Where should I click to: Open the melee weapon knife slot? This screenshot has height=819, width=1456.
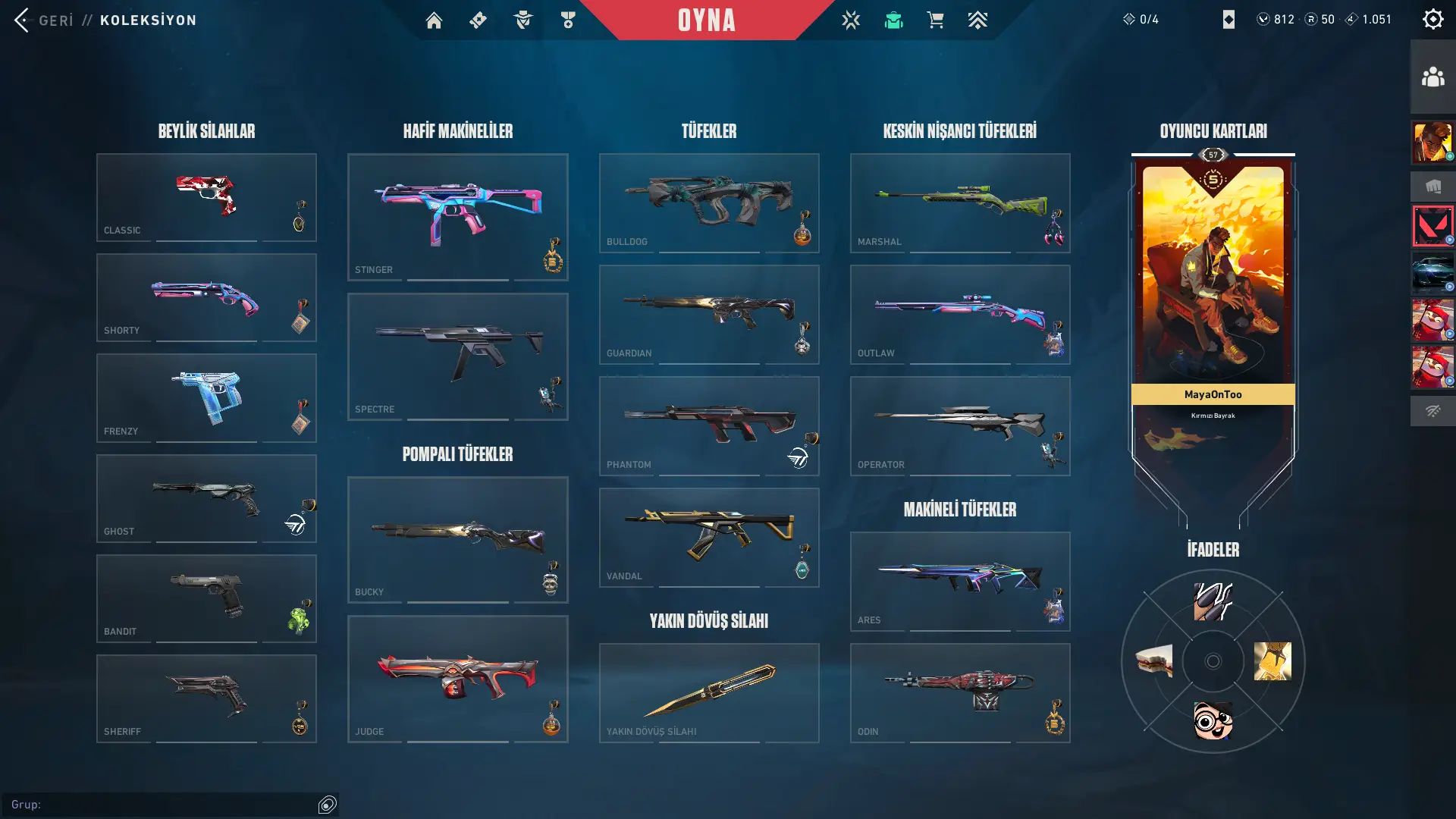pos(708,692)
